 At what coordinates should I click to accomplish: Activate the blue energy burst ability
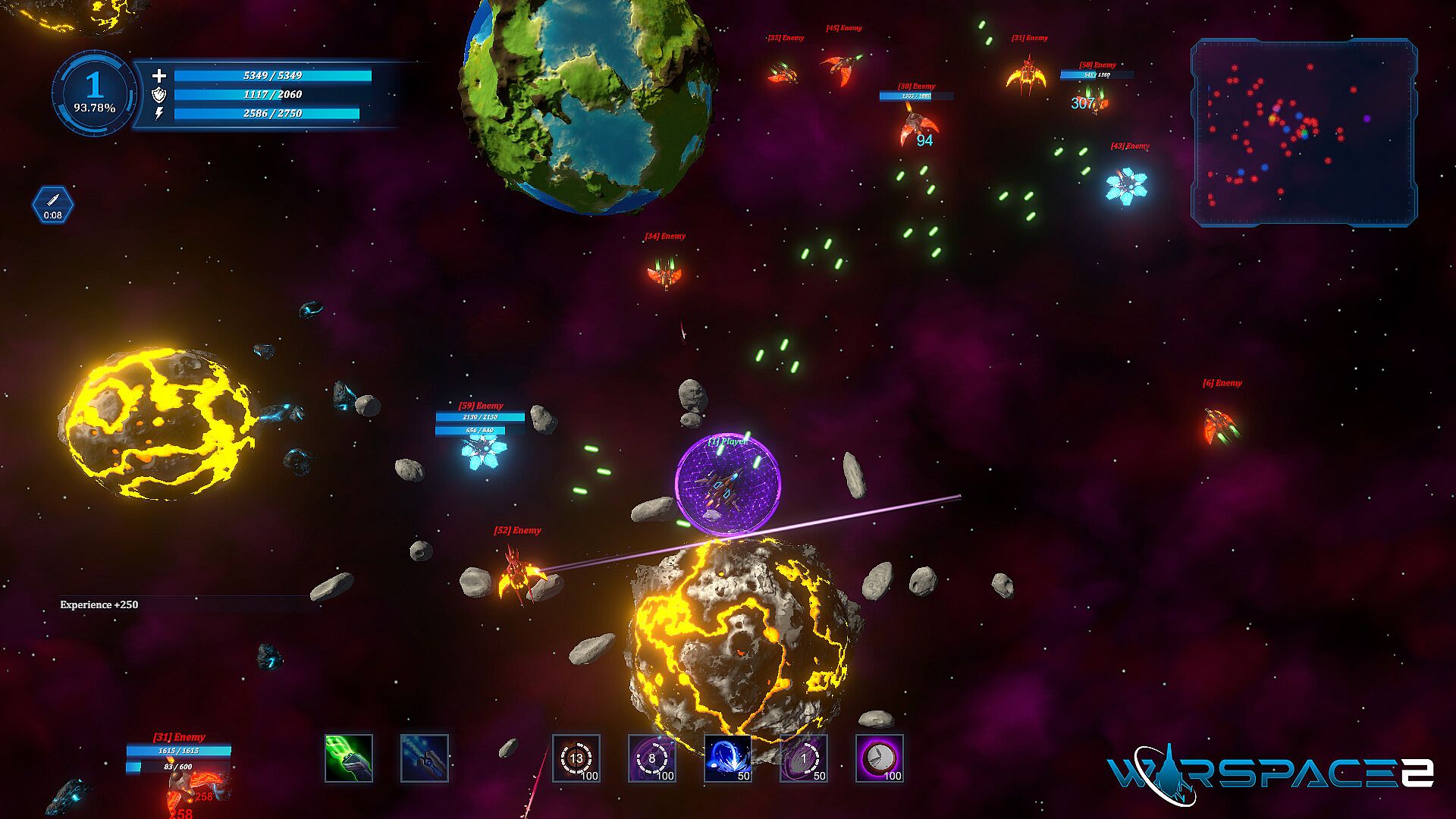click(x=728, y=758)
